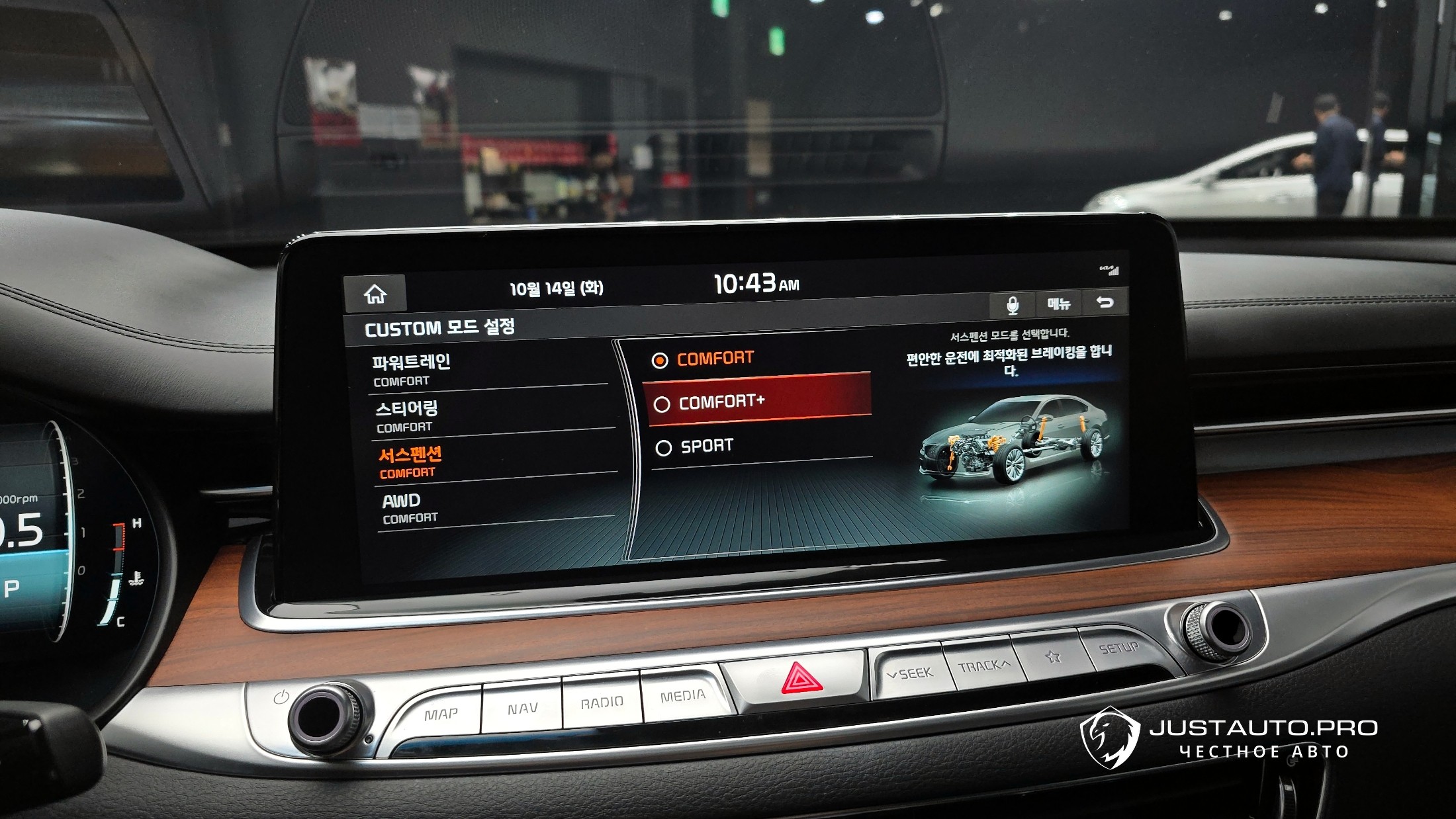Go back with the return arrow button
1456x819 pixels.
[x=1105, y=302]
